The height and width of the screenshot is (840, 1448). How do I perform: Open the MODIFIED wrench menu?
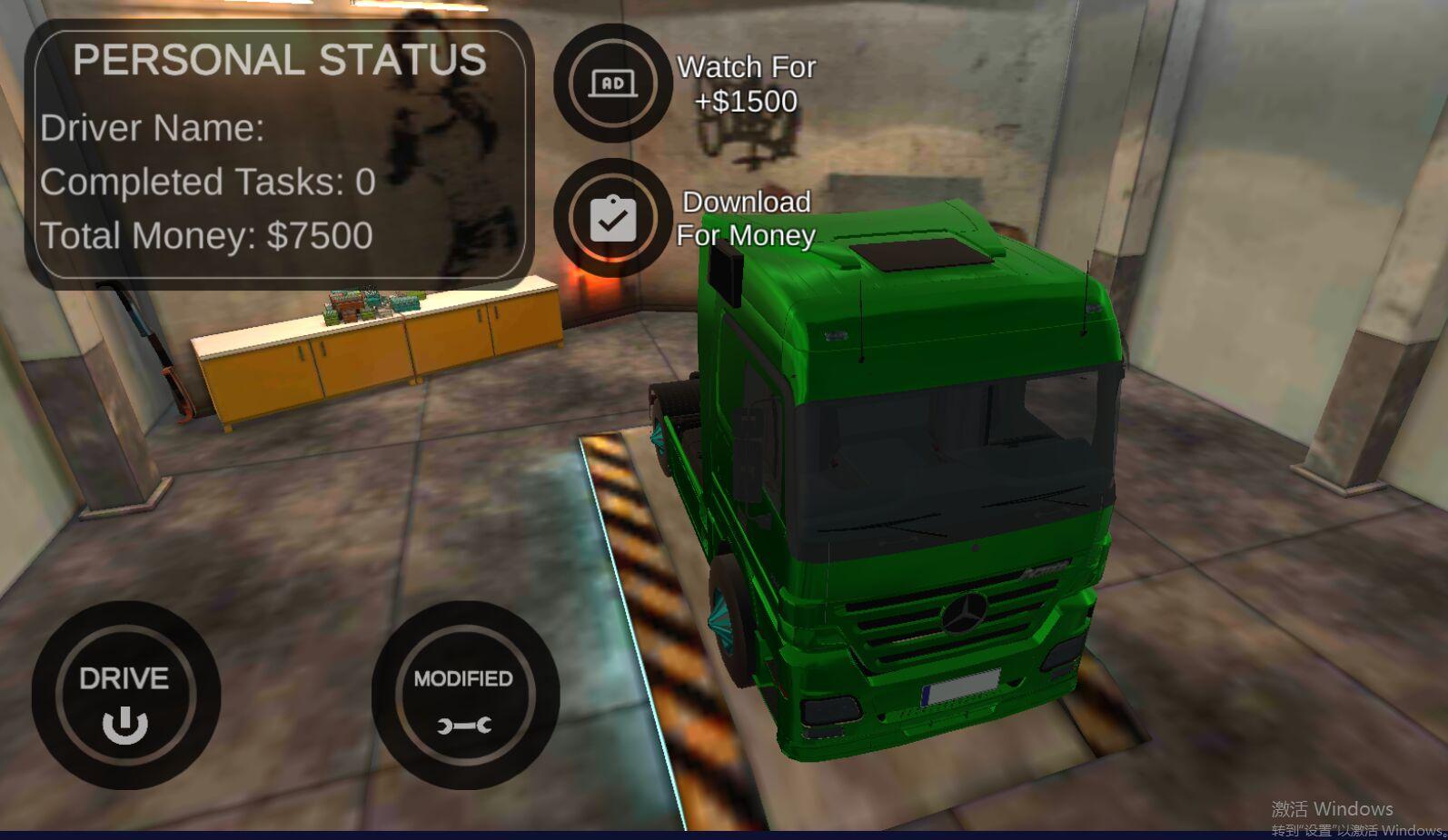[x=464, y=696]
